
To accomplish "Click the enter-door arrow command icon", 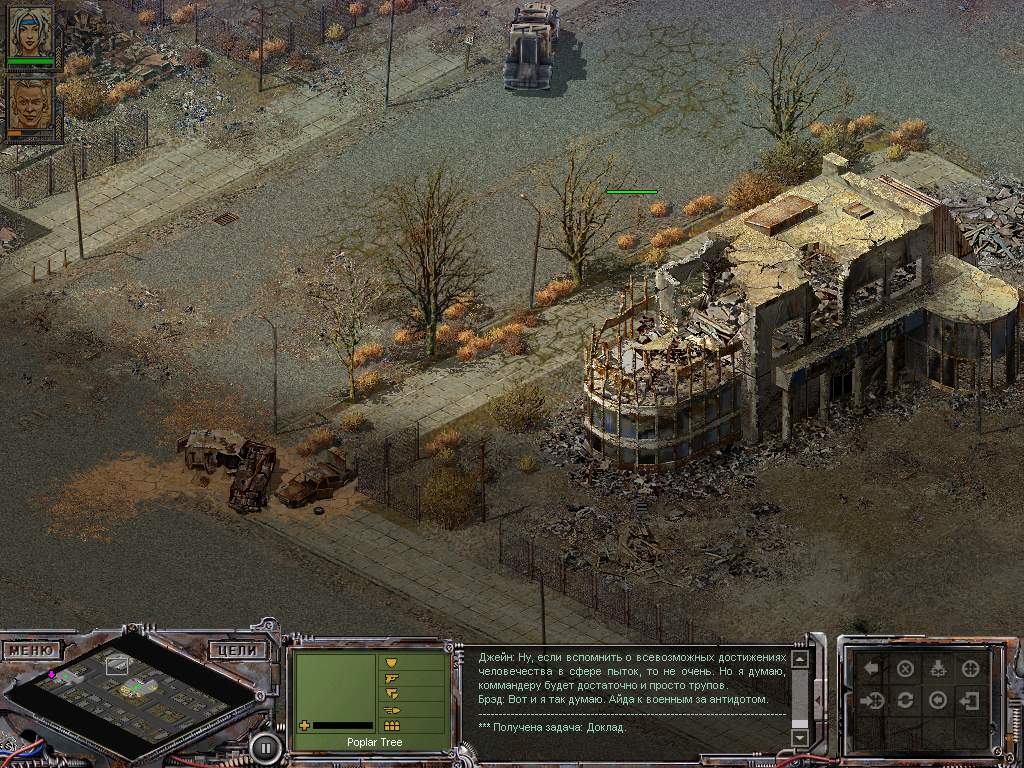I will pyautogui.click(x=970, y=700).
